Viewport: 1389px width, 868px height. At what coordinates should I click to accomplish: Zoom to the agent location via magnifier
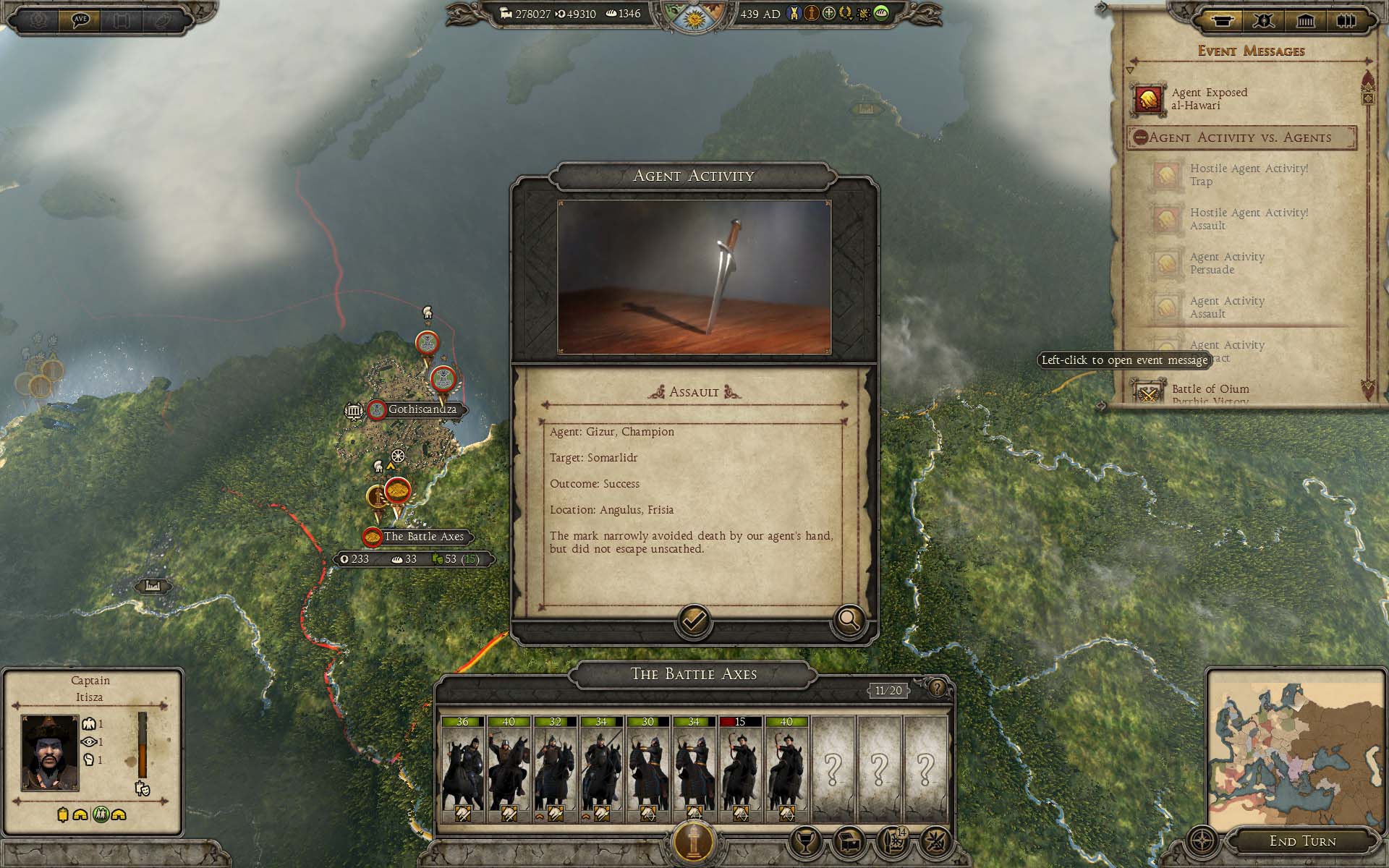pyautogui.click(x=848, y=621)
